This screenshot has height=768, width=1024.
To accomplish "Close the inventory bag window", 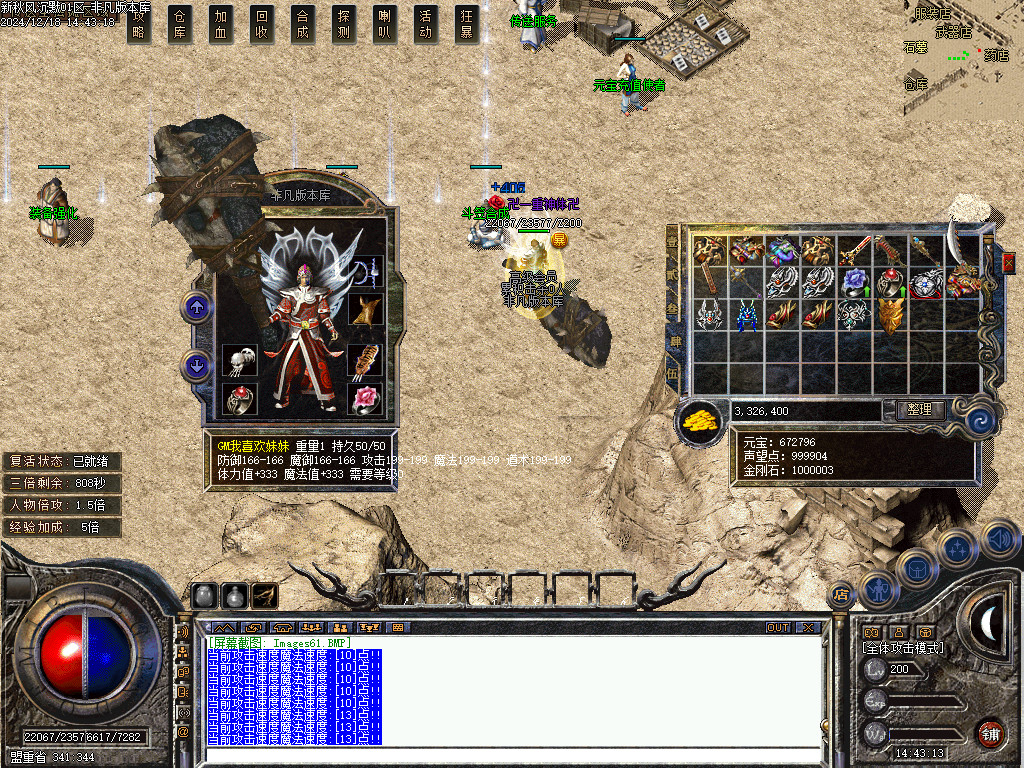I will pos(1008,262).
